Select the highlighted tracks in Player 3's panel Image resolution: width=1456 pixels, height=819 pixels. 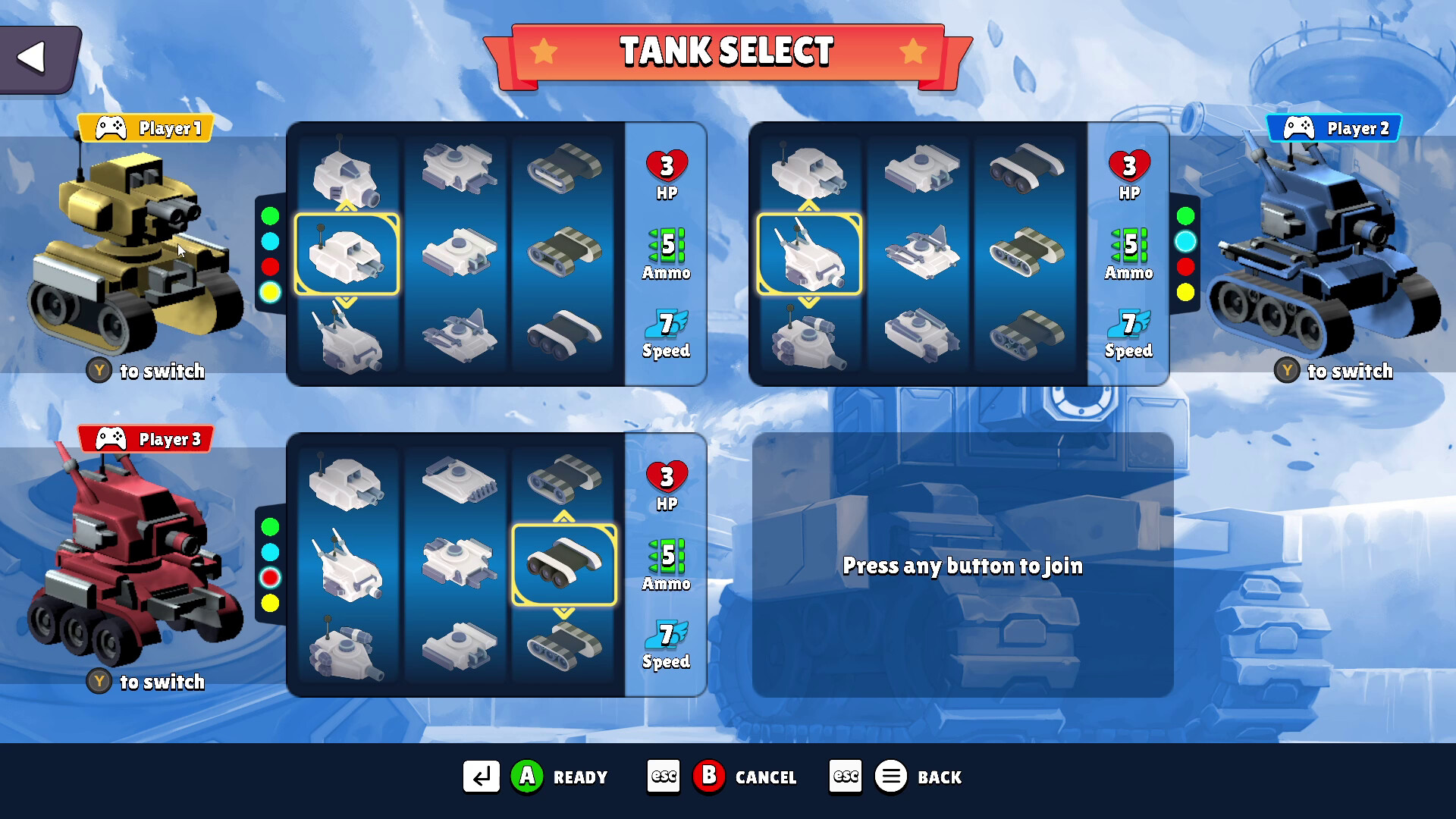coord(563,565)
